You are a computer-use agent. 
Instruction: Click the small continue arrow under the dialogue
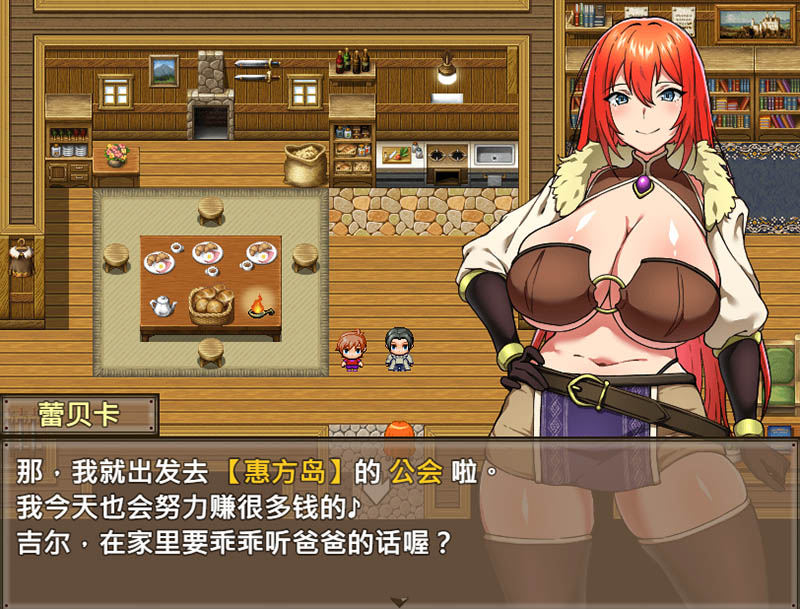(x=400, y=601)
